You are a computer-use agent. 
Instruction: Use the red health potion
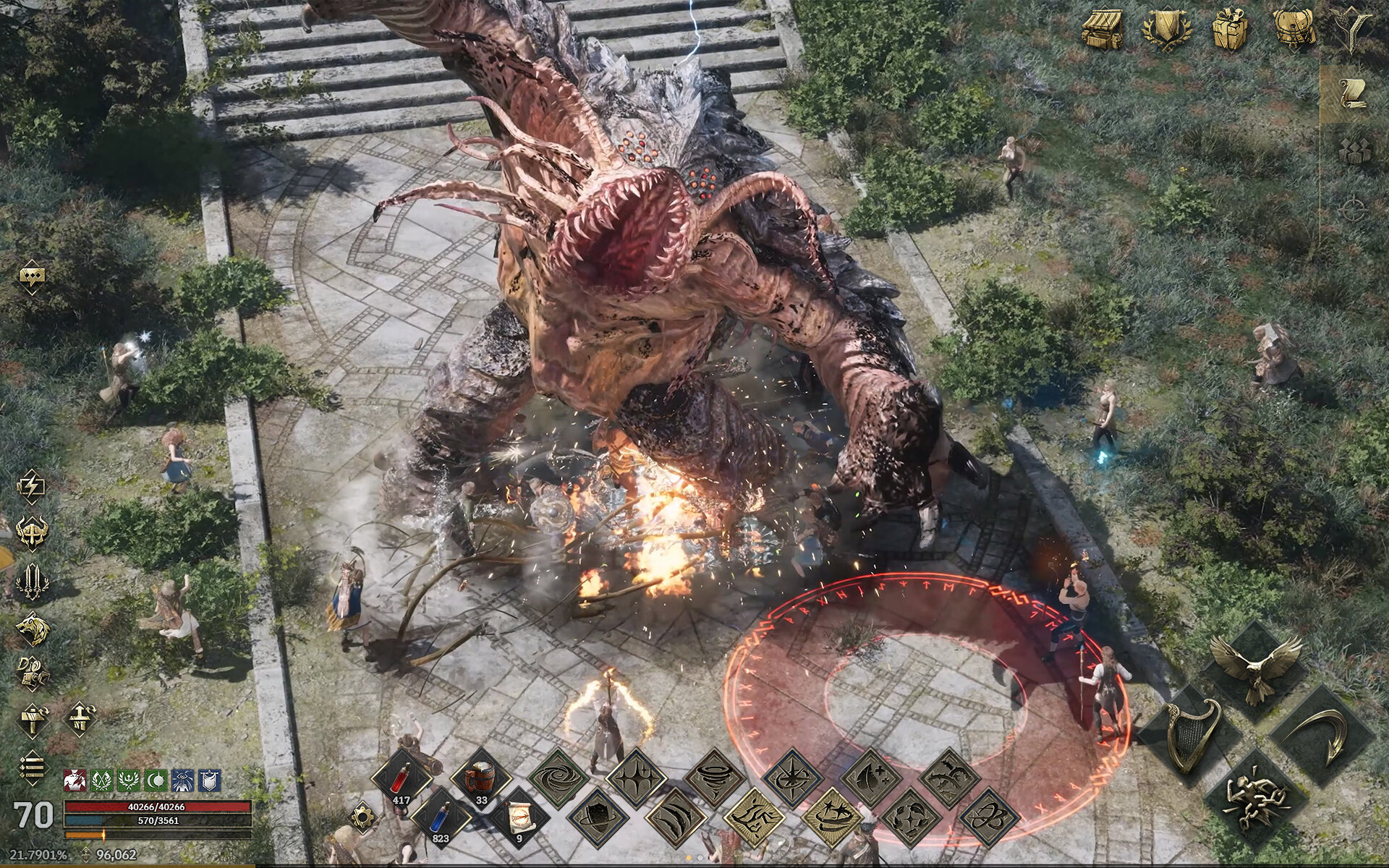402,780
